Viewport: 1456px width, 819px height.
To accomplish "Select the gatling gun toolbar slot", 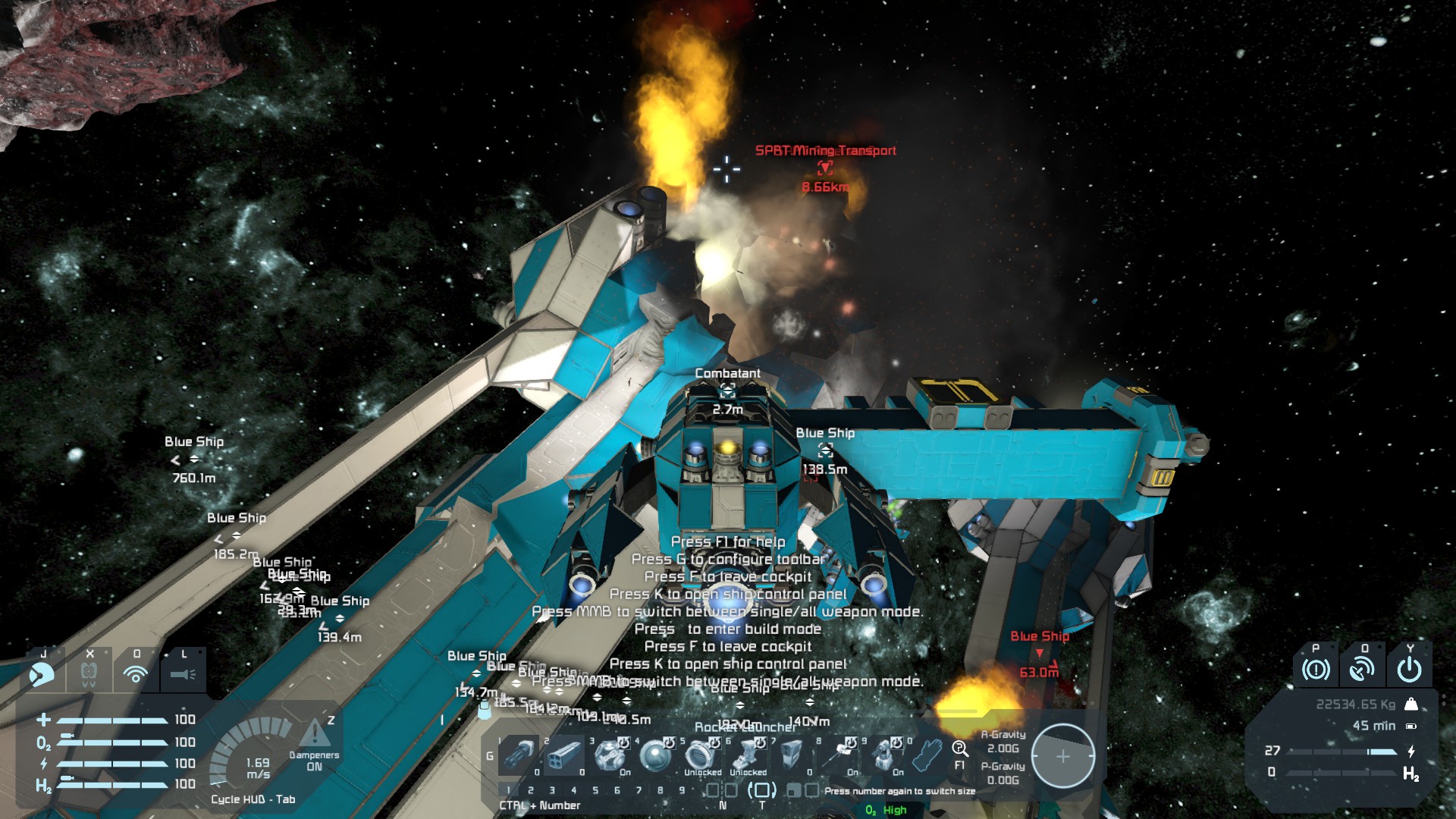I will tap(519, 756).
